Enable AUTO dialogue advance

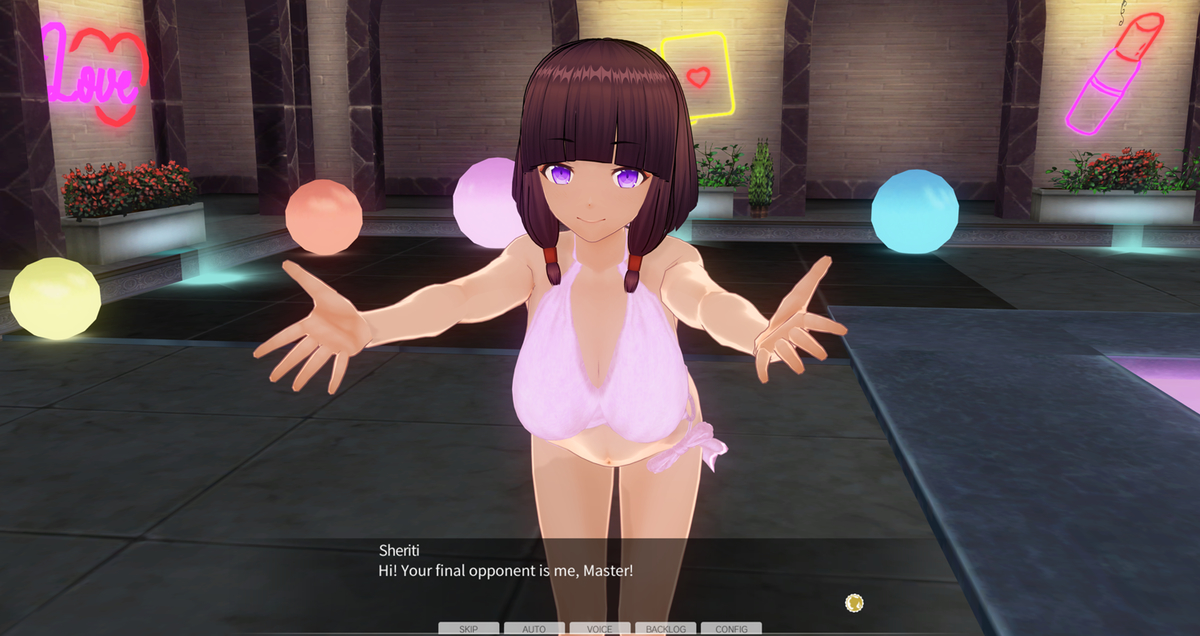(534, 629)
